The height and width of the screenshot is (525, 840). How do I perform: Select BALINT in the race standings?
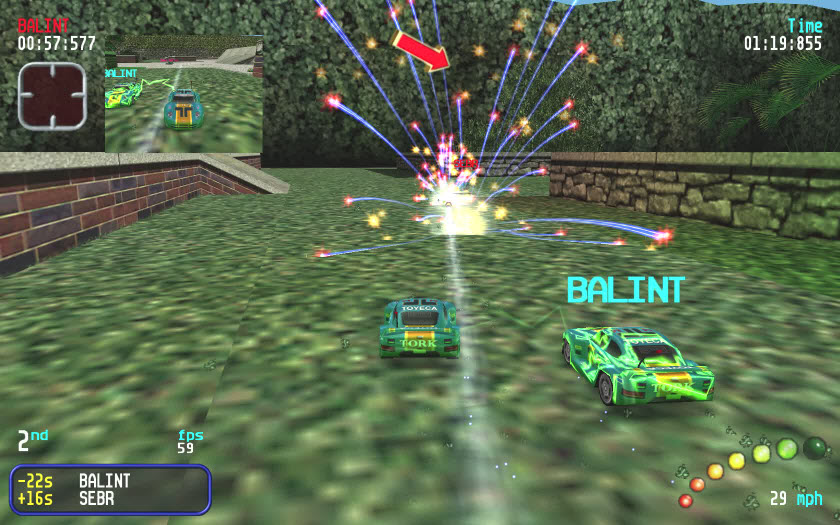[x=105, y=481]
